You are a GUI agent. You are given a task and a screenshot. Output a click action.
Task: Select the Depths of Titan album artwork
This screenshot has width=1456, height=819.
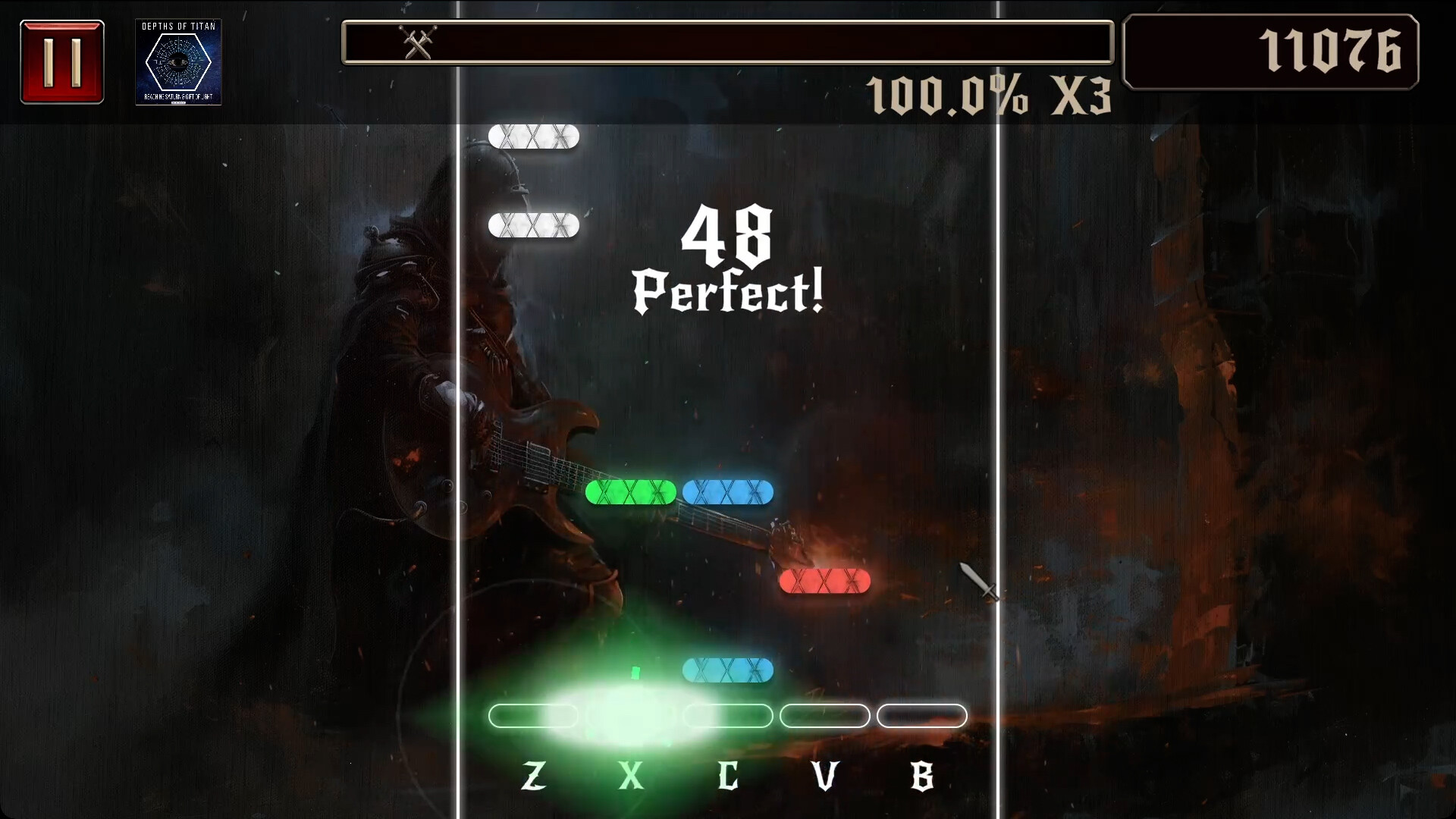(178, 62)
